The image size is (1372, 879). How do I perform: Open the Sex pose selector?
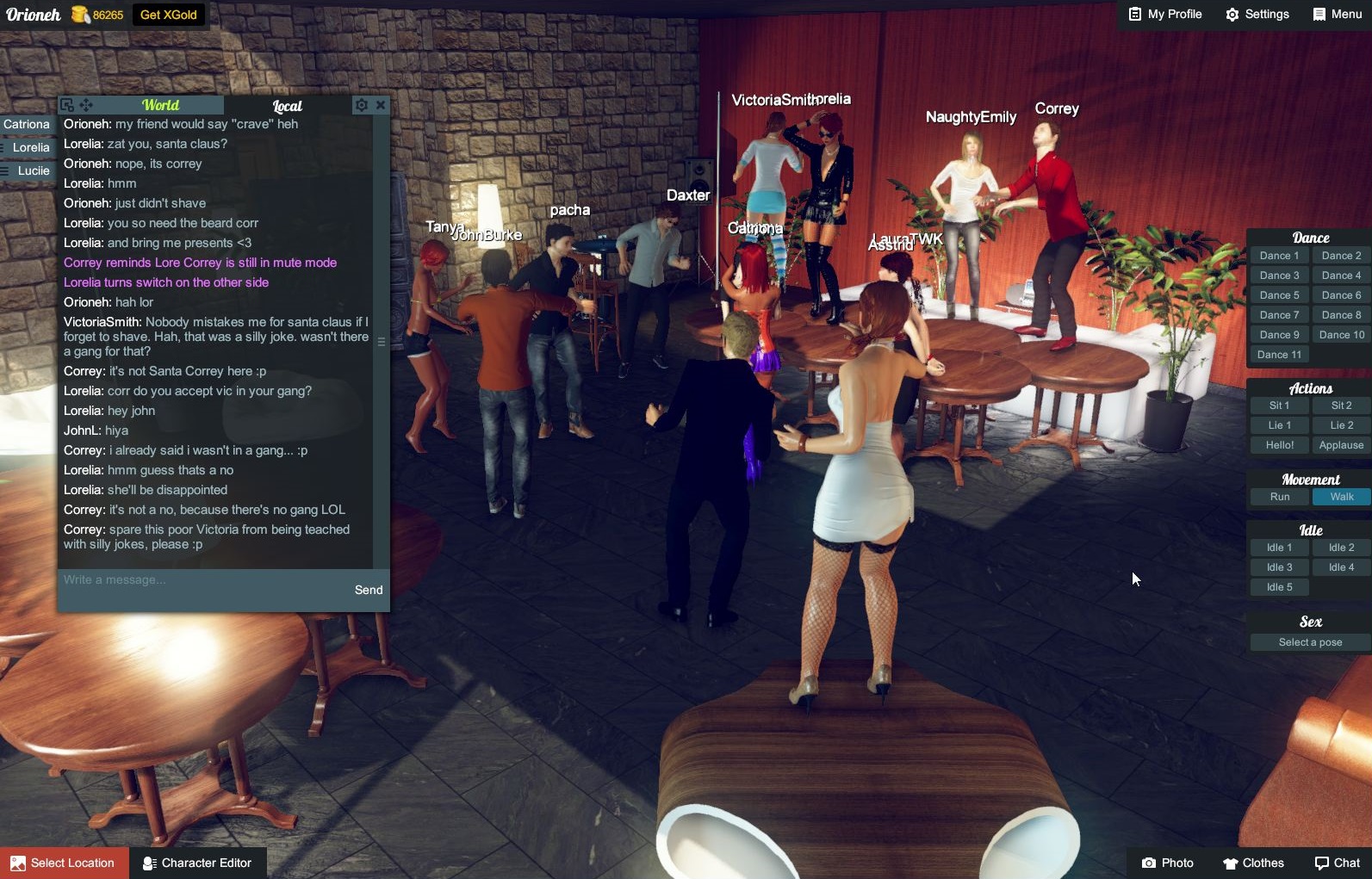click(1308, 642)
